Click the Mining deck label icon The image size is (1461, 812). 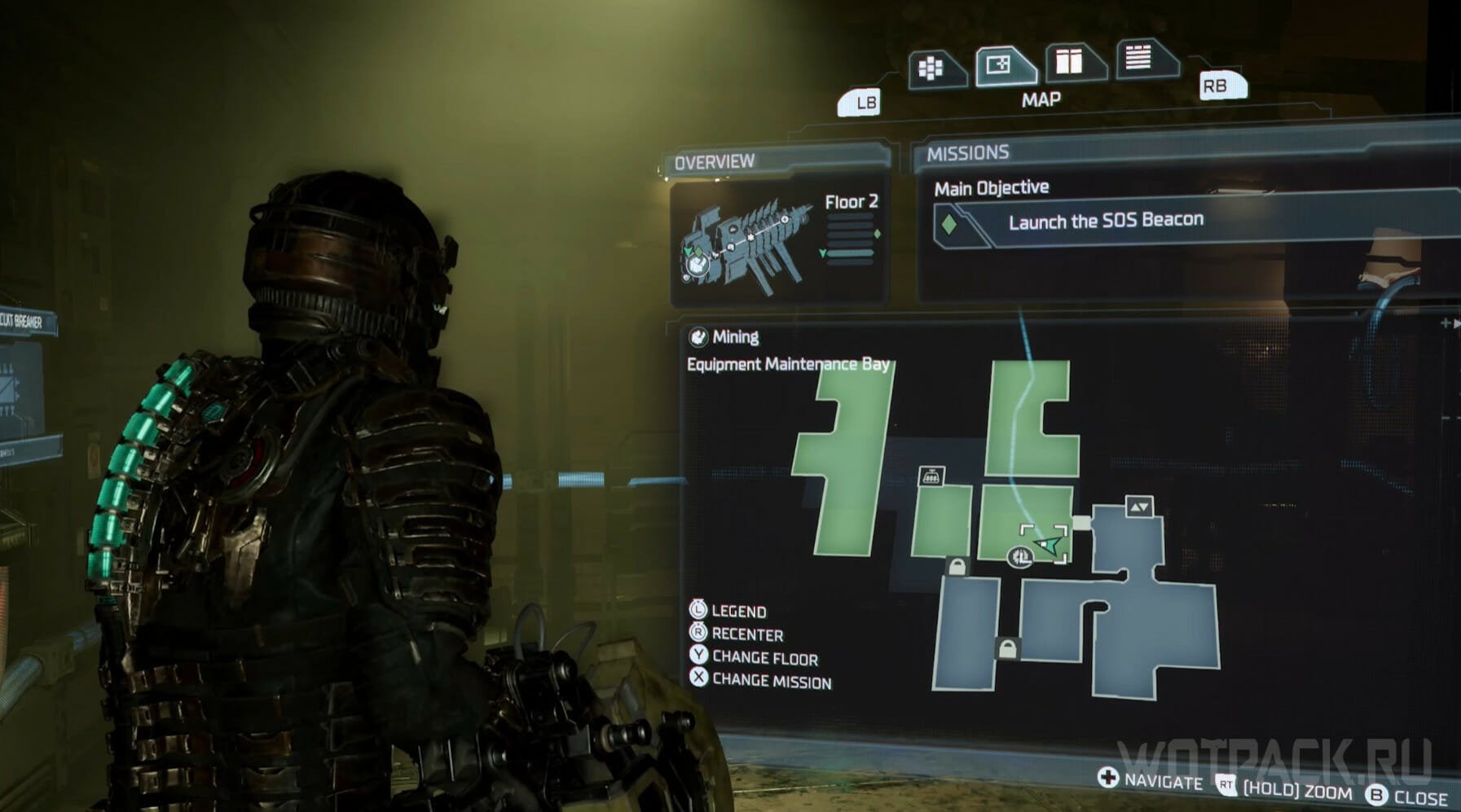[x=698, y=337]
